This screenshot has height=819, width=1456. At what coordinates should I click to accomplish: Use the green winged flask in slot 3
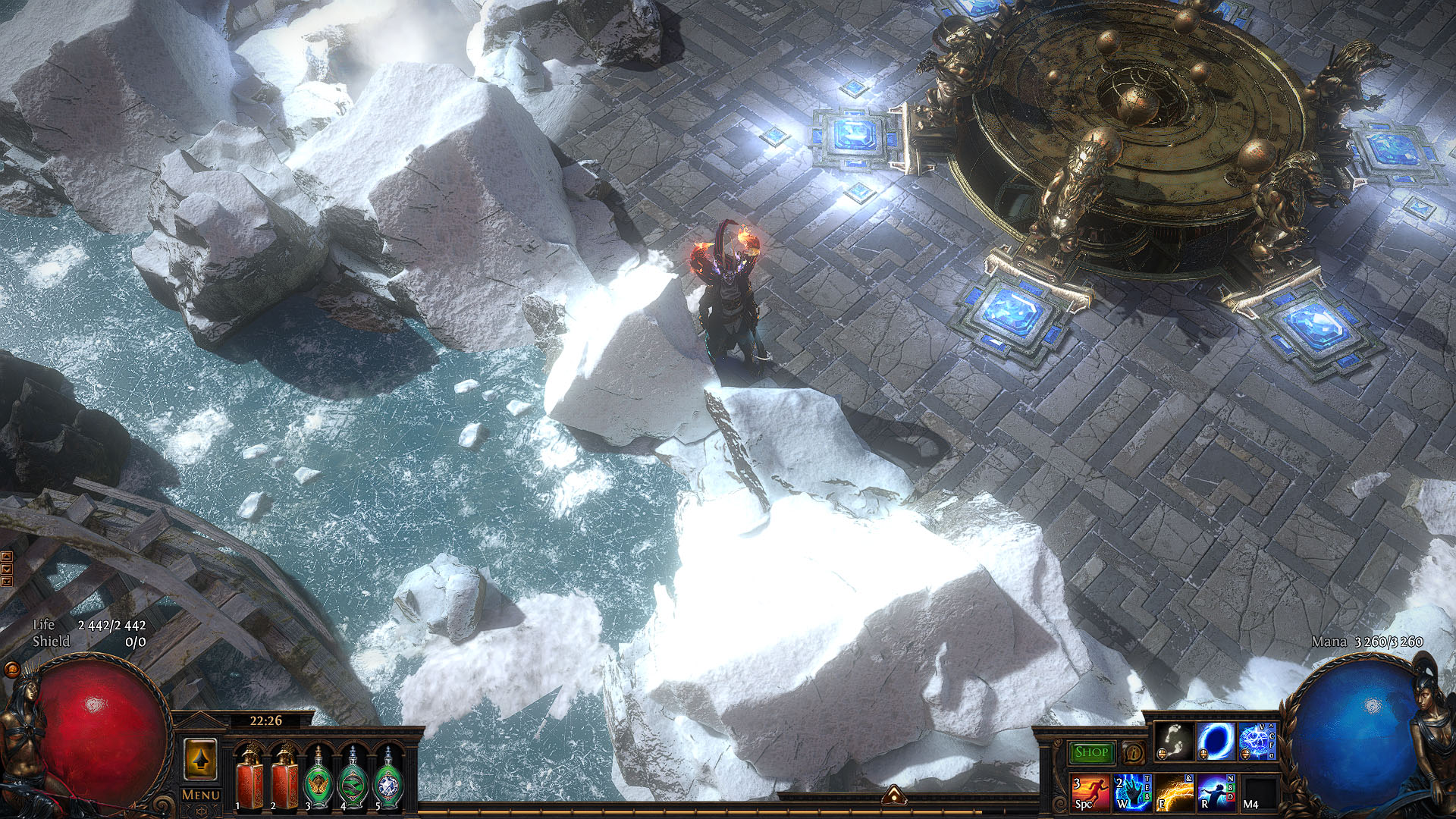click(318, 777)
